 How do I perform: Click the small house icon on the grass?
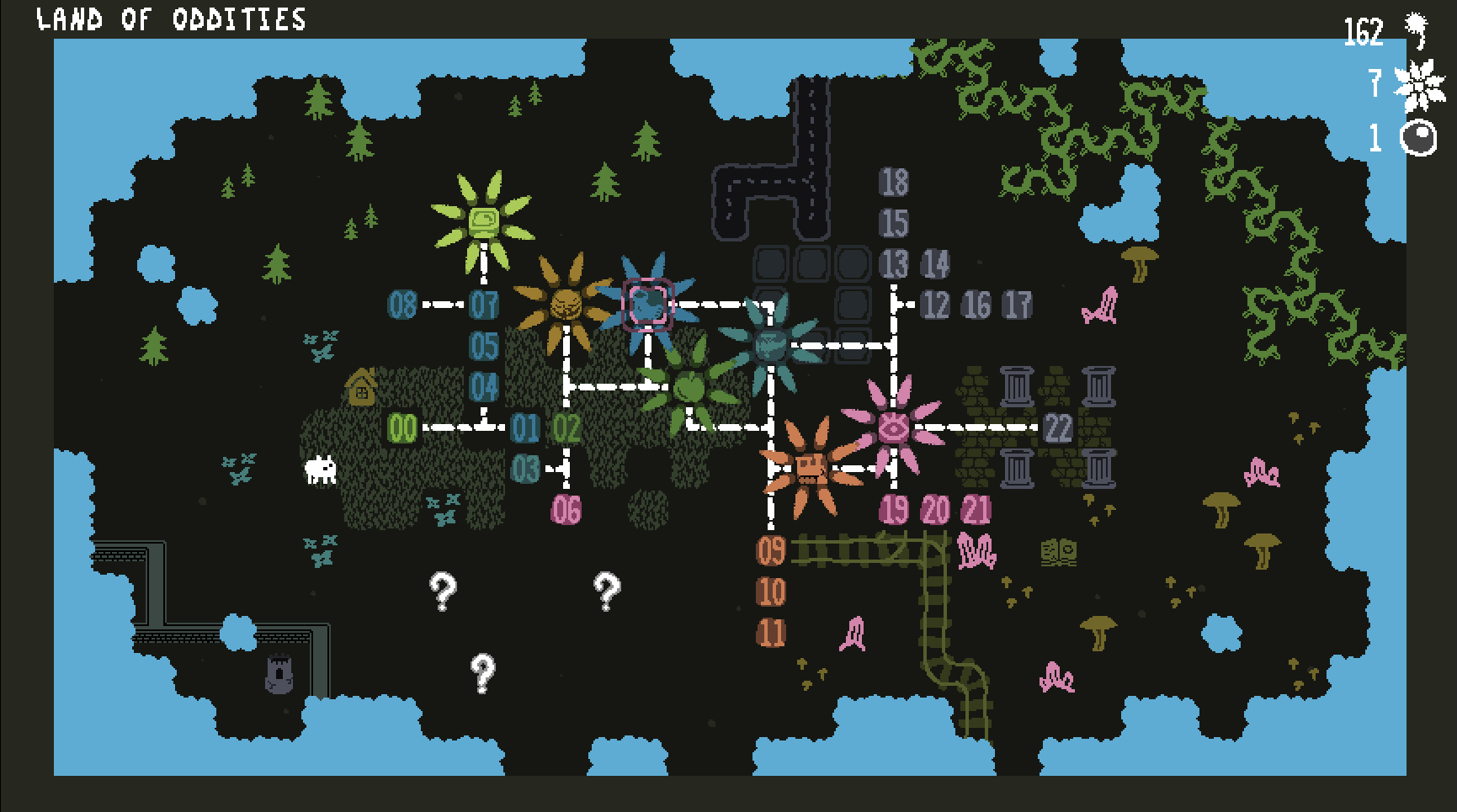click(364, 390)
